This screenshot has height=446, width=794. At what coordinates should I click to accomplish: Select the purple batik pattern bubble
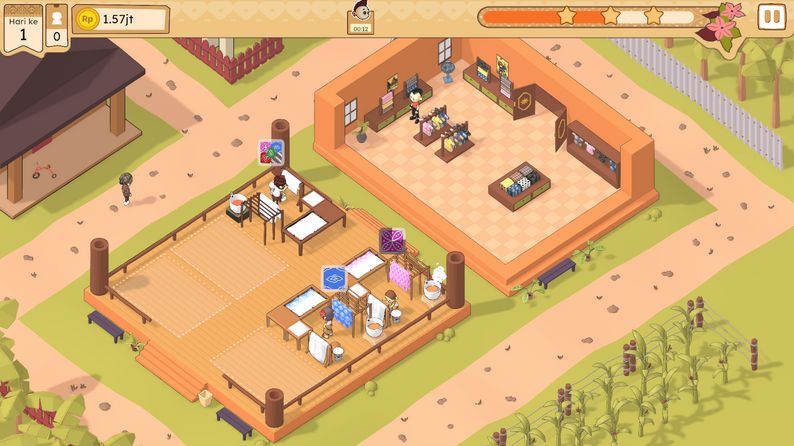coord(391,241)
